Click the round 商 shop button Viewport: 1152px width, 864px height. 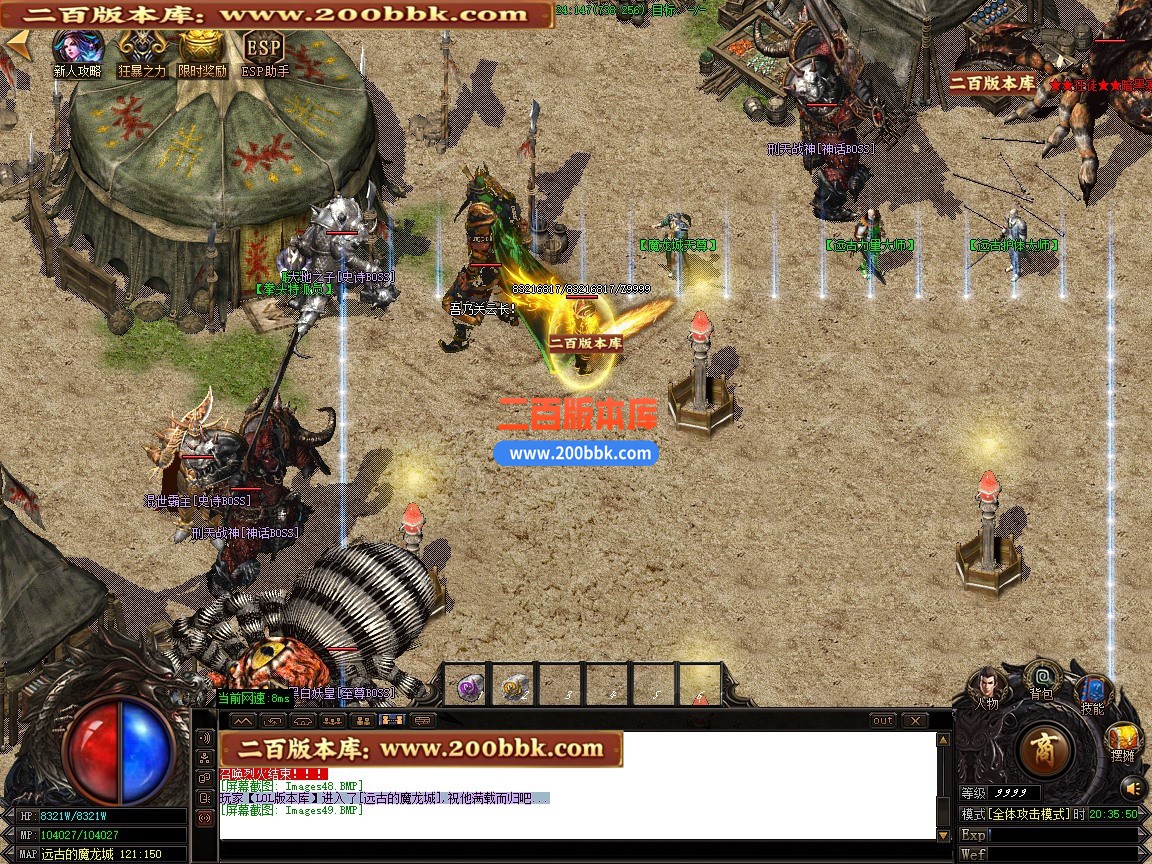(1045, 749)
